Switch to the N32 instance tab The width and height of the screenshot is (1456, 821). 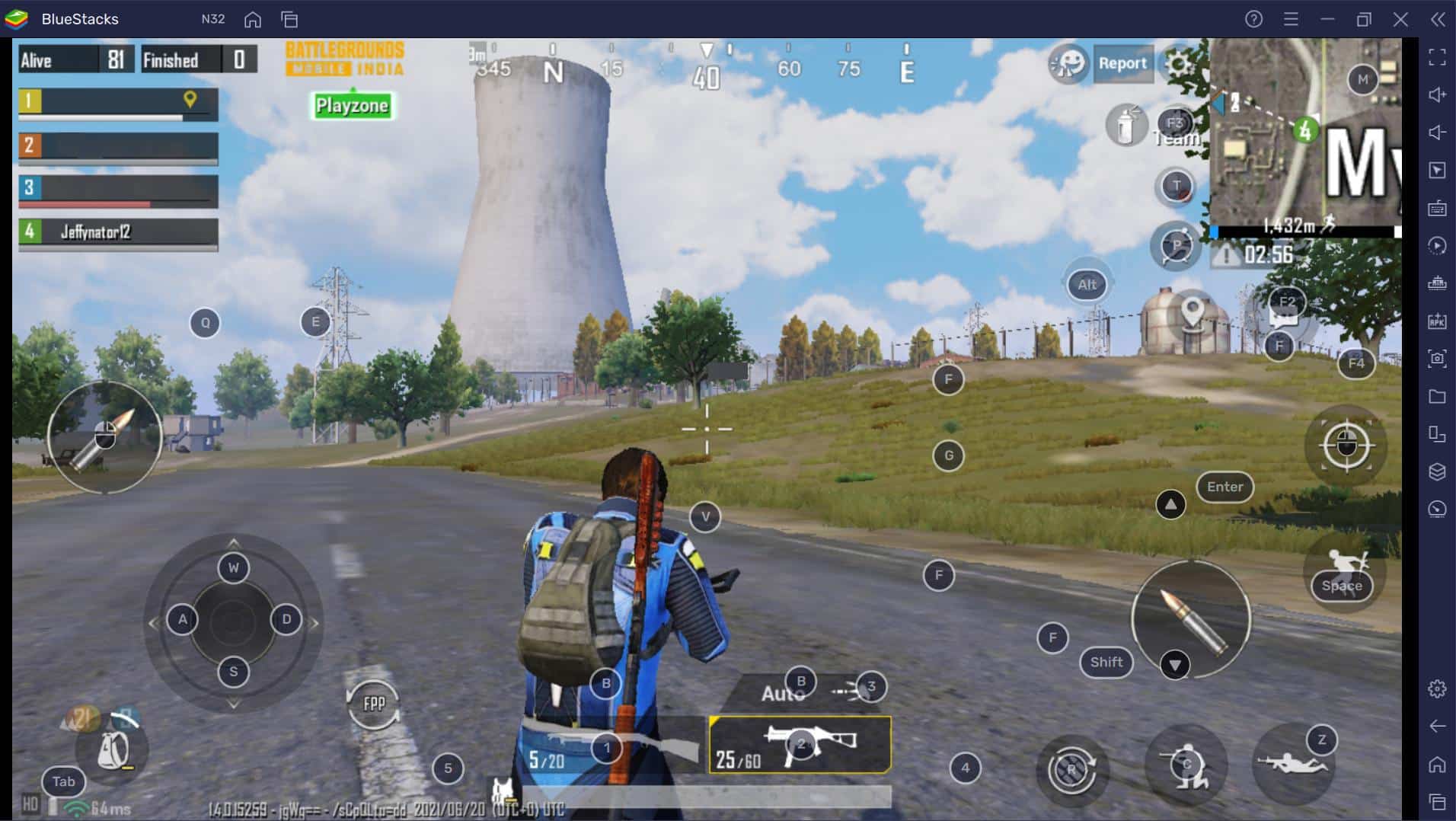tap(213, 19)
